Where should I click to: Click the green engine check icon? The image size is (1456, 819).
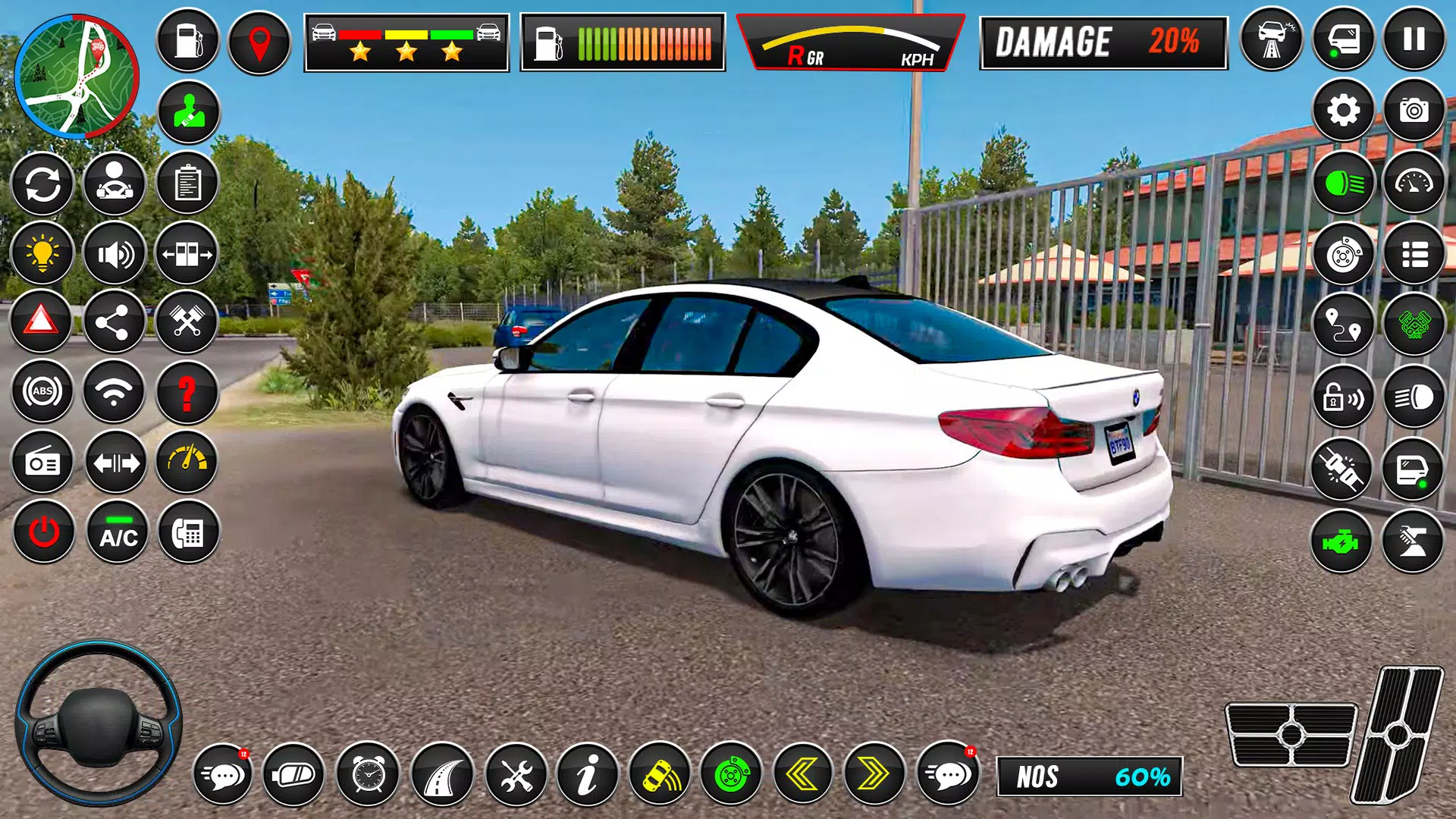click(1345, 540)
